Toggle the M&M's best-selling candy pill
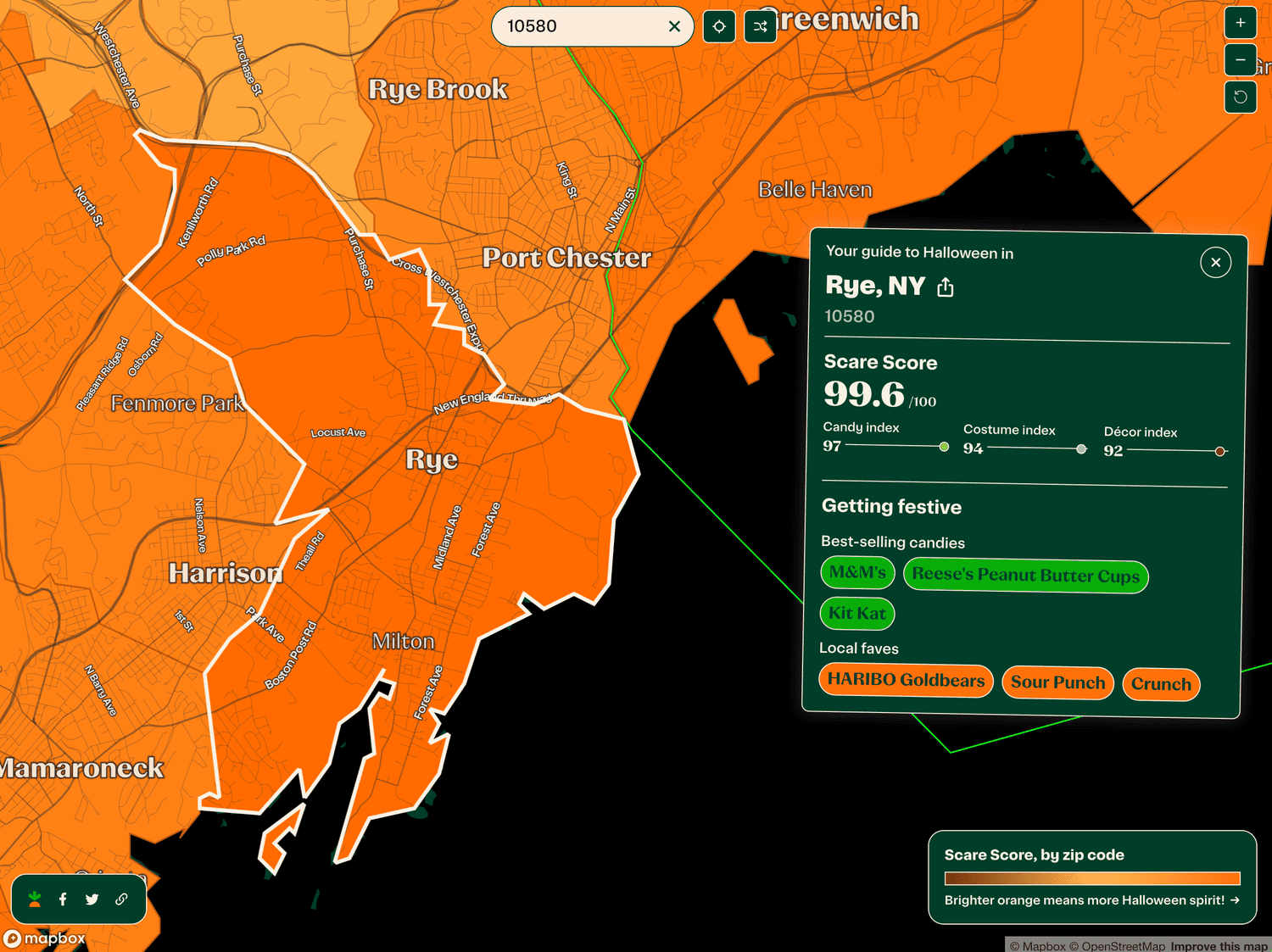Screen dimensions: 1272x952 (x=857, y=573)
